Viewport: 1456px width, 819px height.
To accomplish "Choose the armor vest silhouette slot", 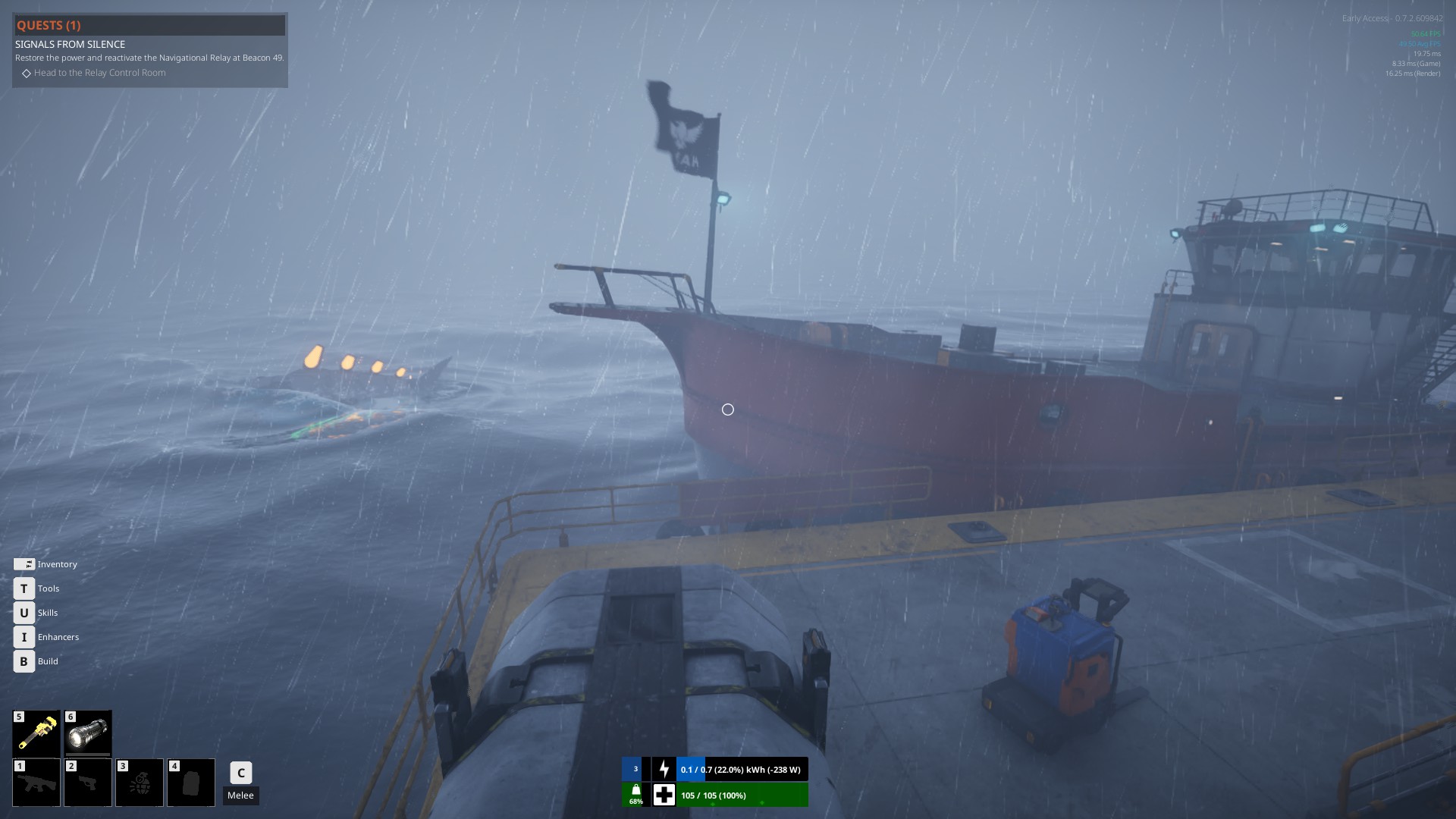I will point(191,783).
